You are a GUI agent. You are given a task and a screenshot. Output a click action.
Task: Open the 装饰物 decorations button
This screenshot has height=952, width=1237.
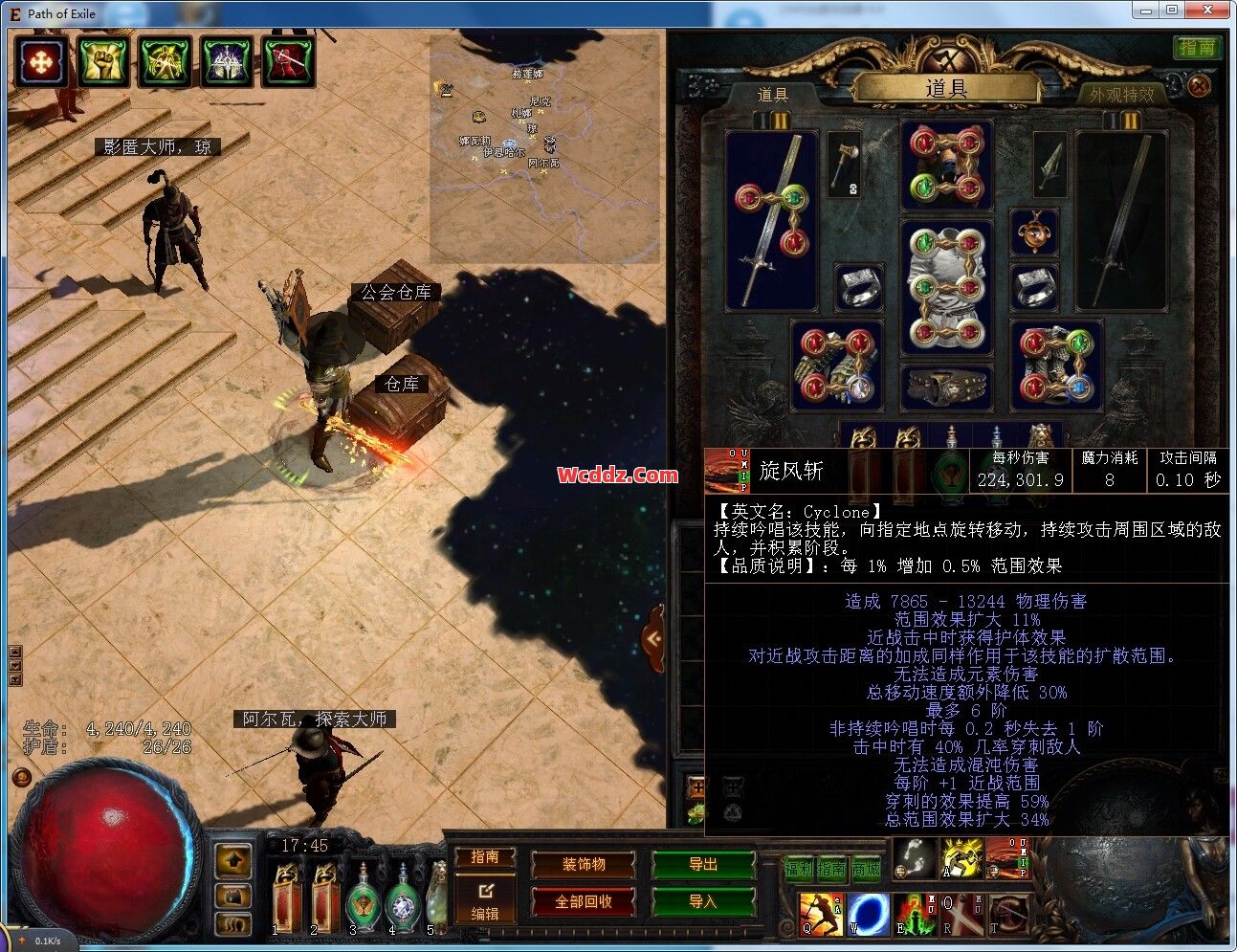coord(583,865)
